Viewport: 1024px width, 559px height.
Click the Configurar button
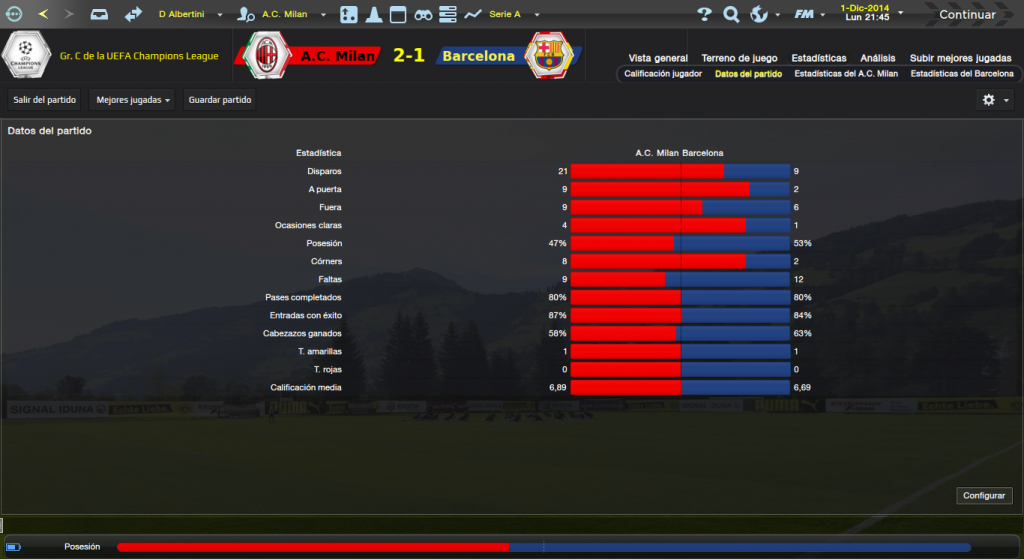(x=985, y=496)
